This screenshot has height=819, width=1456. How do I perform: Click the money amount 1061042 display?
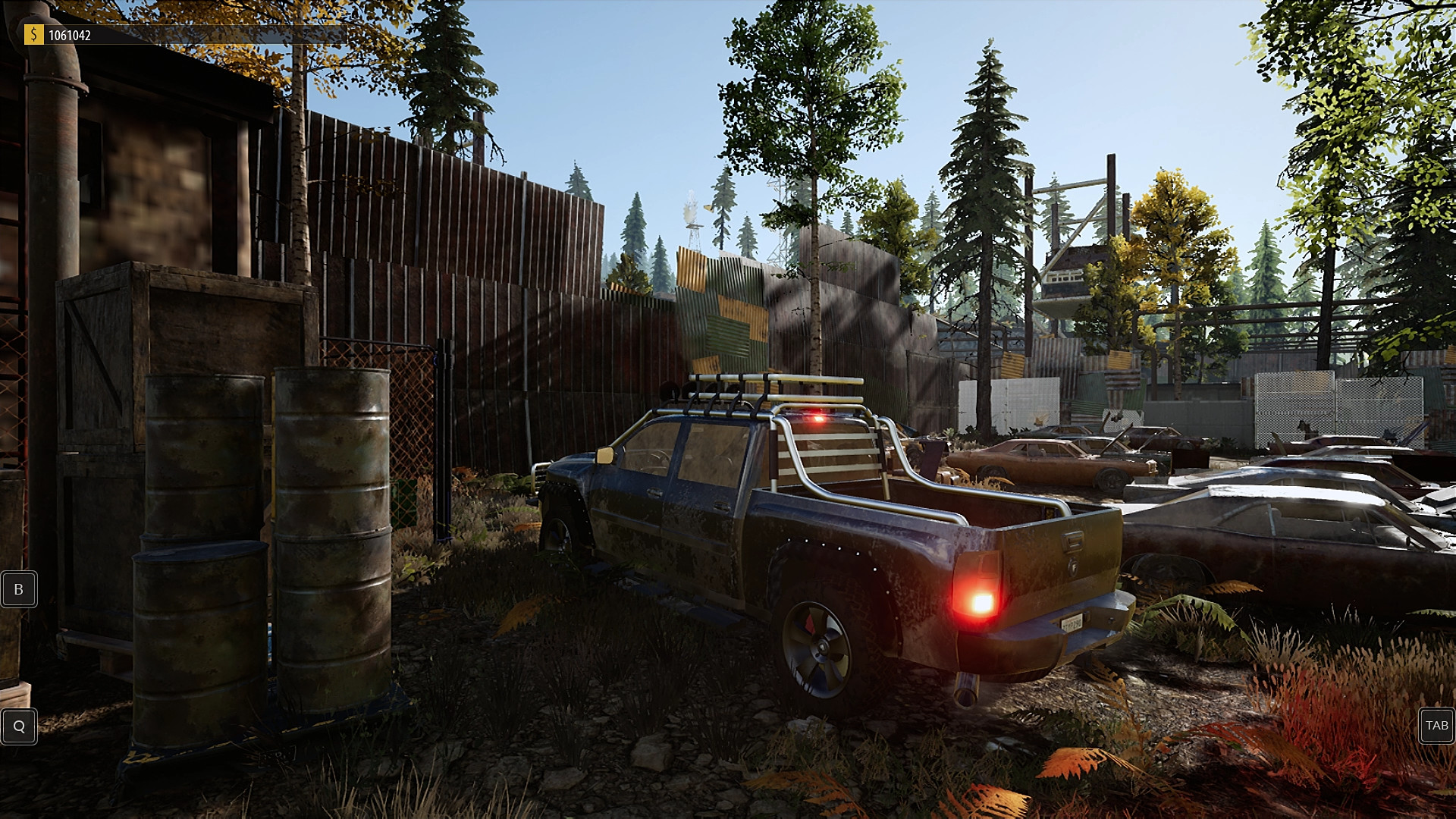[73, 33]
